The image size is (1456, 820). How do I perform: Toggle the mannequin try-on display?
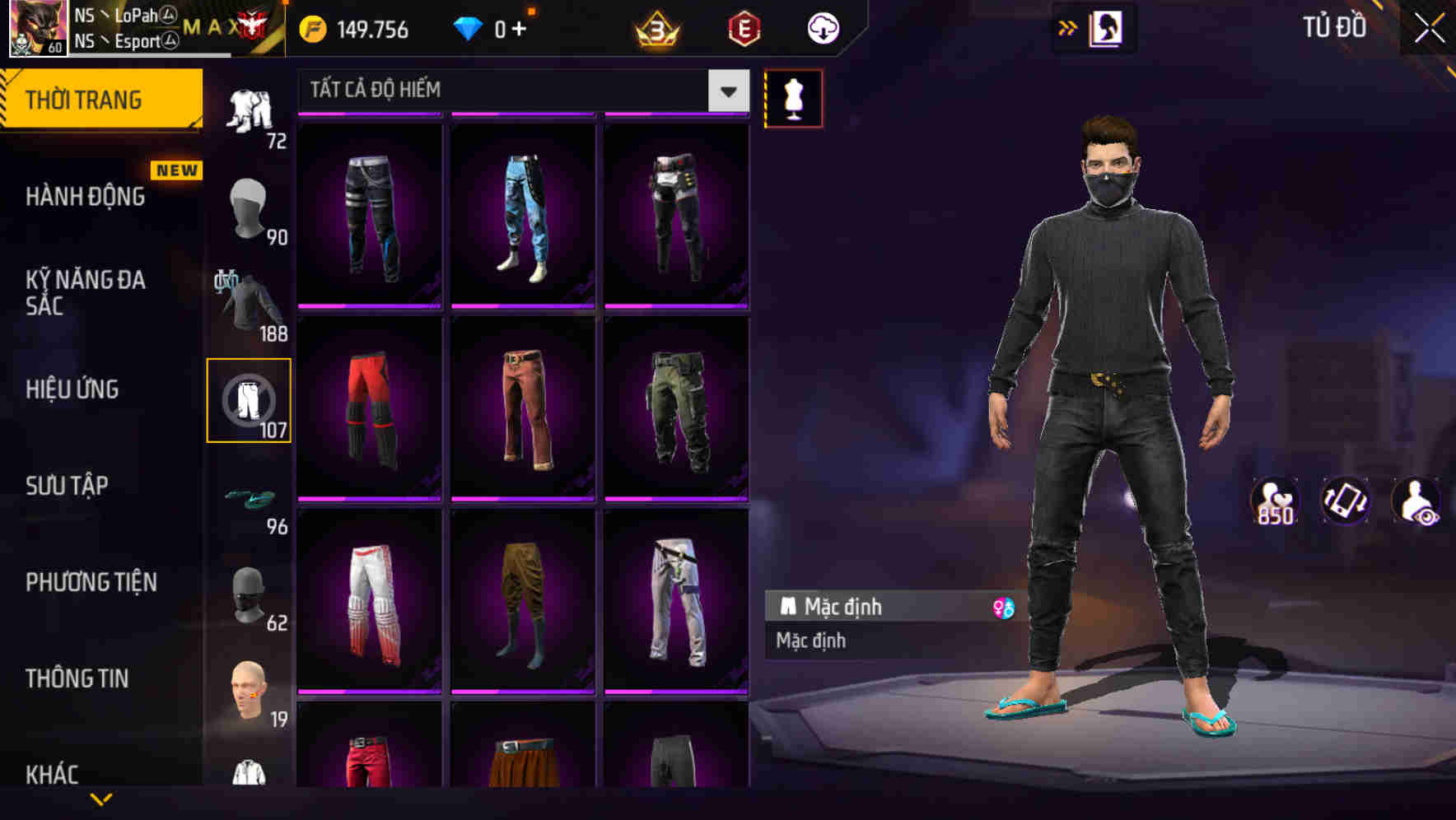pyautogui.click(x=793, y=98)
